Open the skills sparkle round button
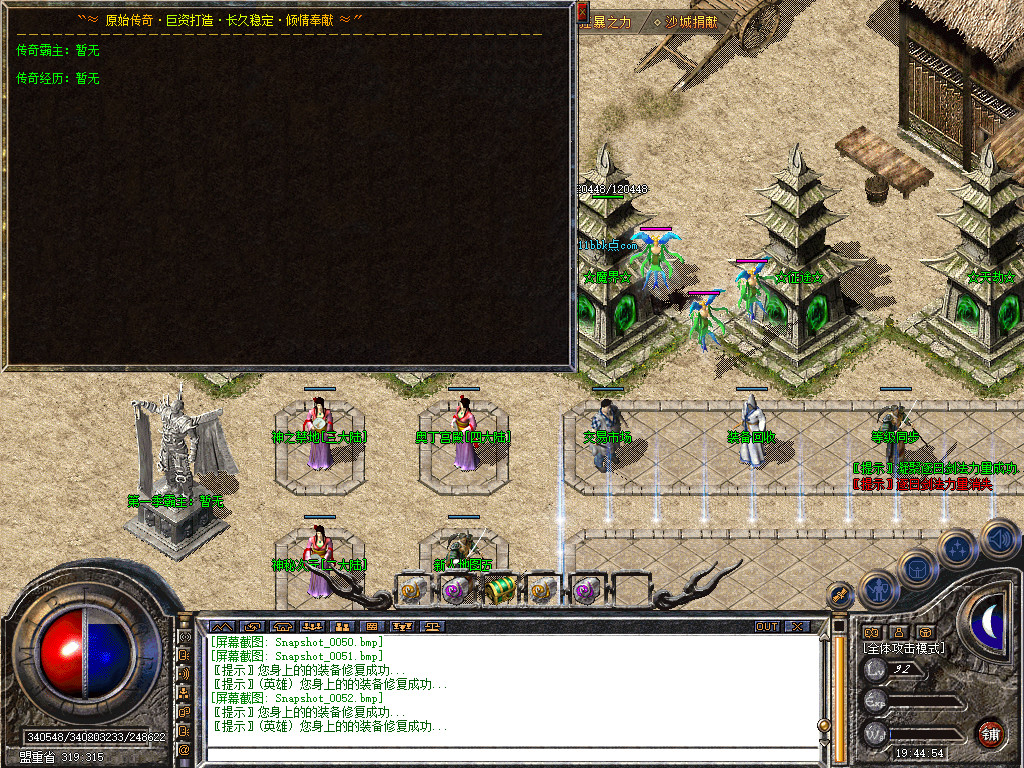Viewport: 1024px width, 768px height. tap(957, 548)
